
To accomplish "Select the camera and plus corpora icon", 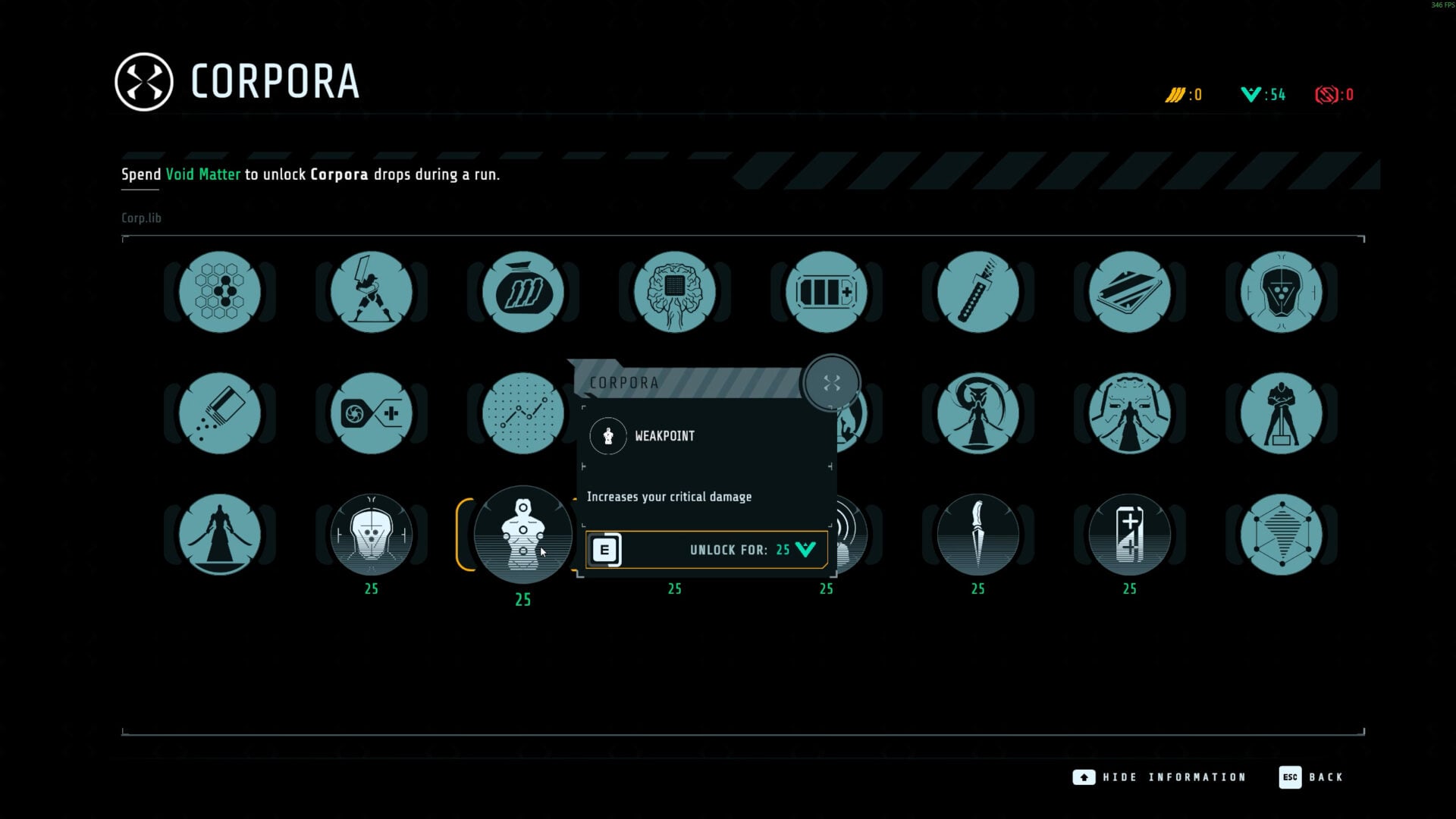I will click(x=372, y=413).
